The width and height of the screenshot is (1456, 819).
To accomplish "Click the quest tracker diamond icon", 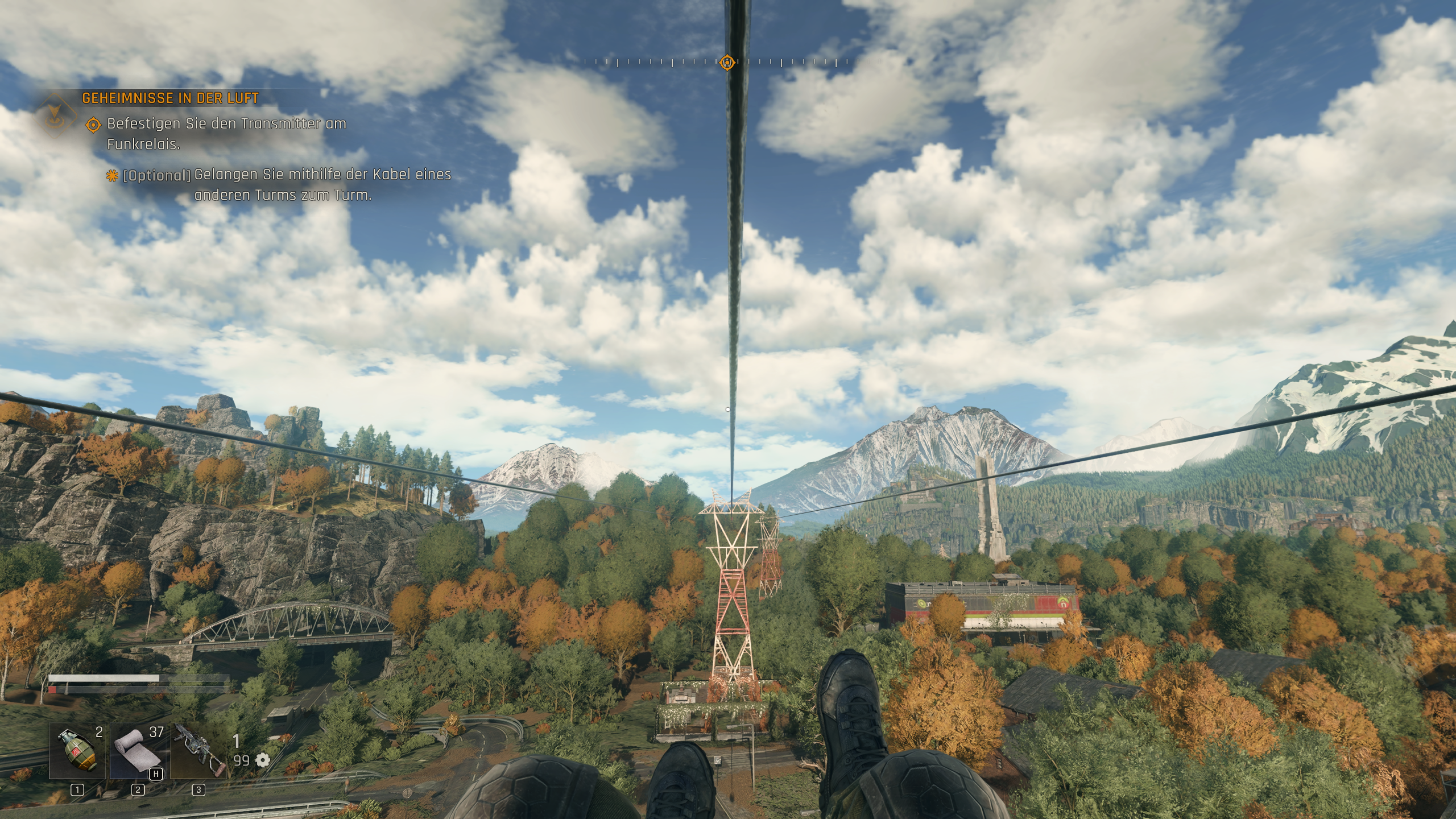I will coord(55,115).
